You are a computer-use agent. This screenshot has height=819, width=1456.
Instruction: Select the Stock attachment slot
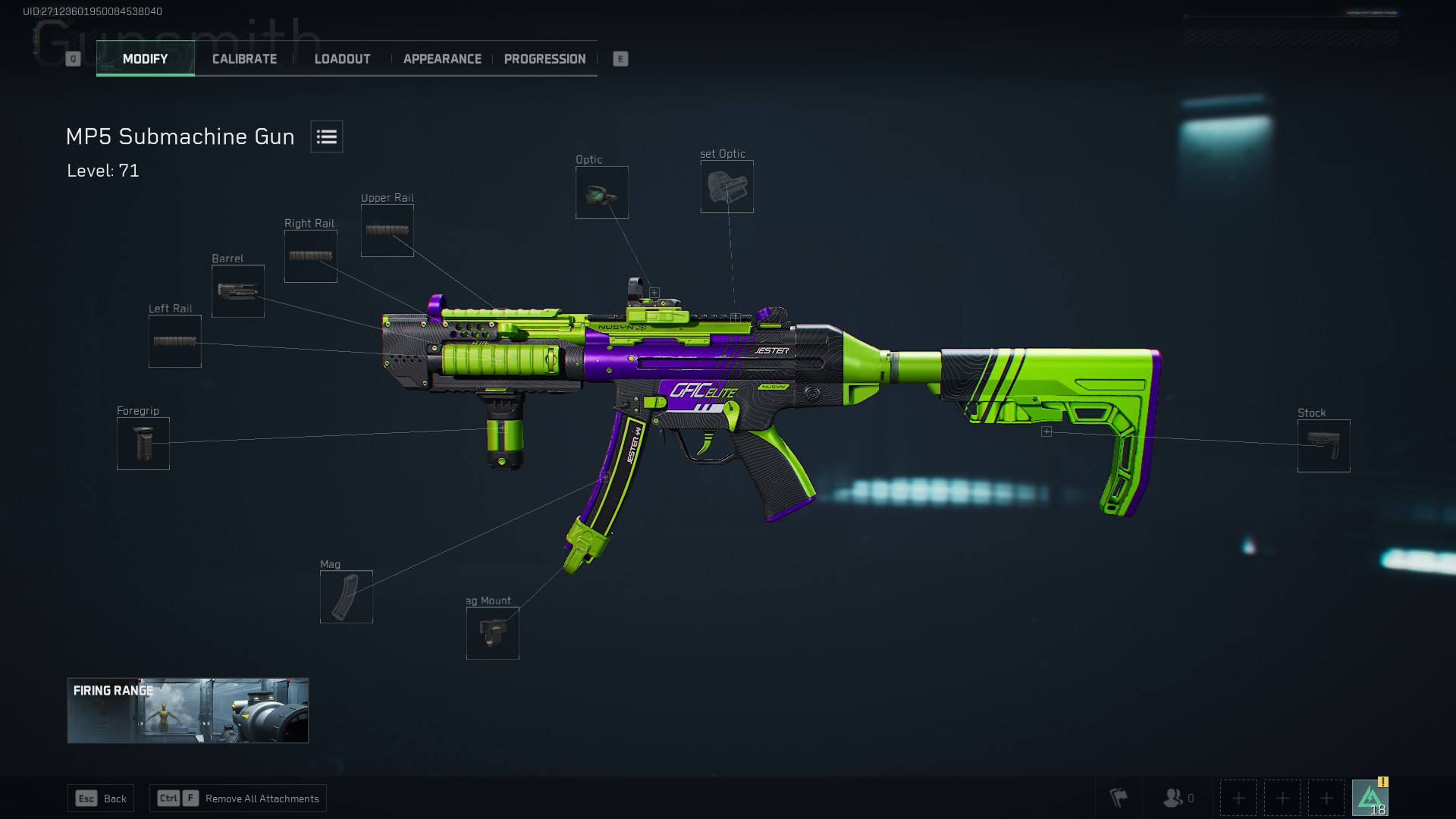1323,446
